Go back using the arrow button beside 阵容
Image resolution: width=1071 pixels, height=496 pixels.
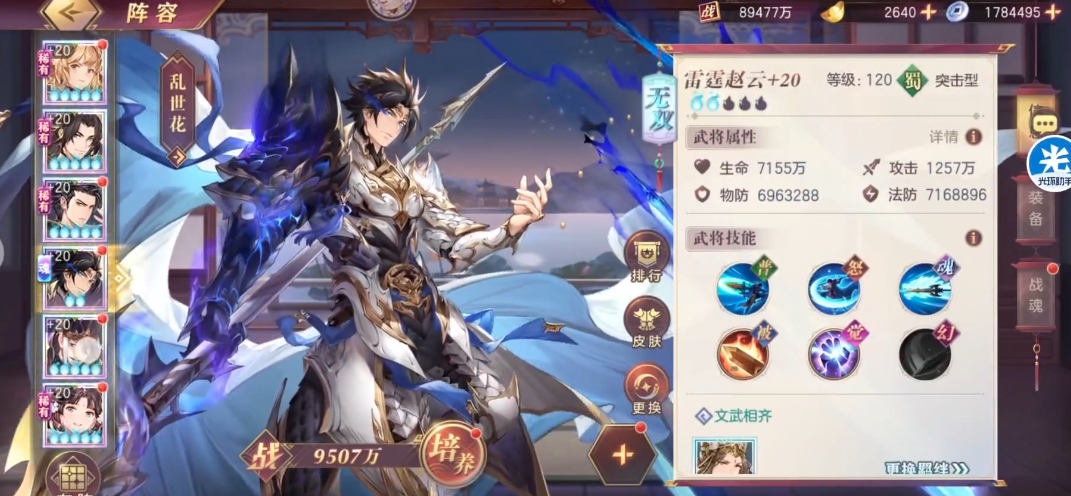[69, 13]
